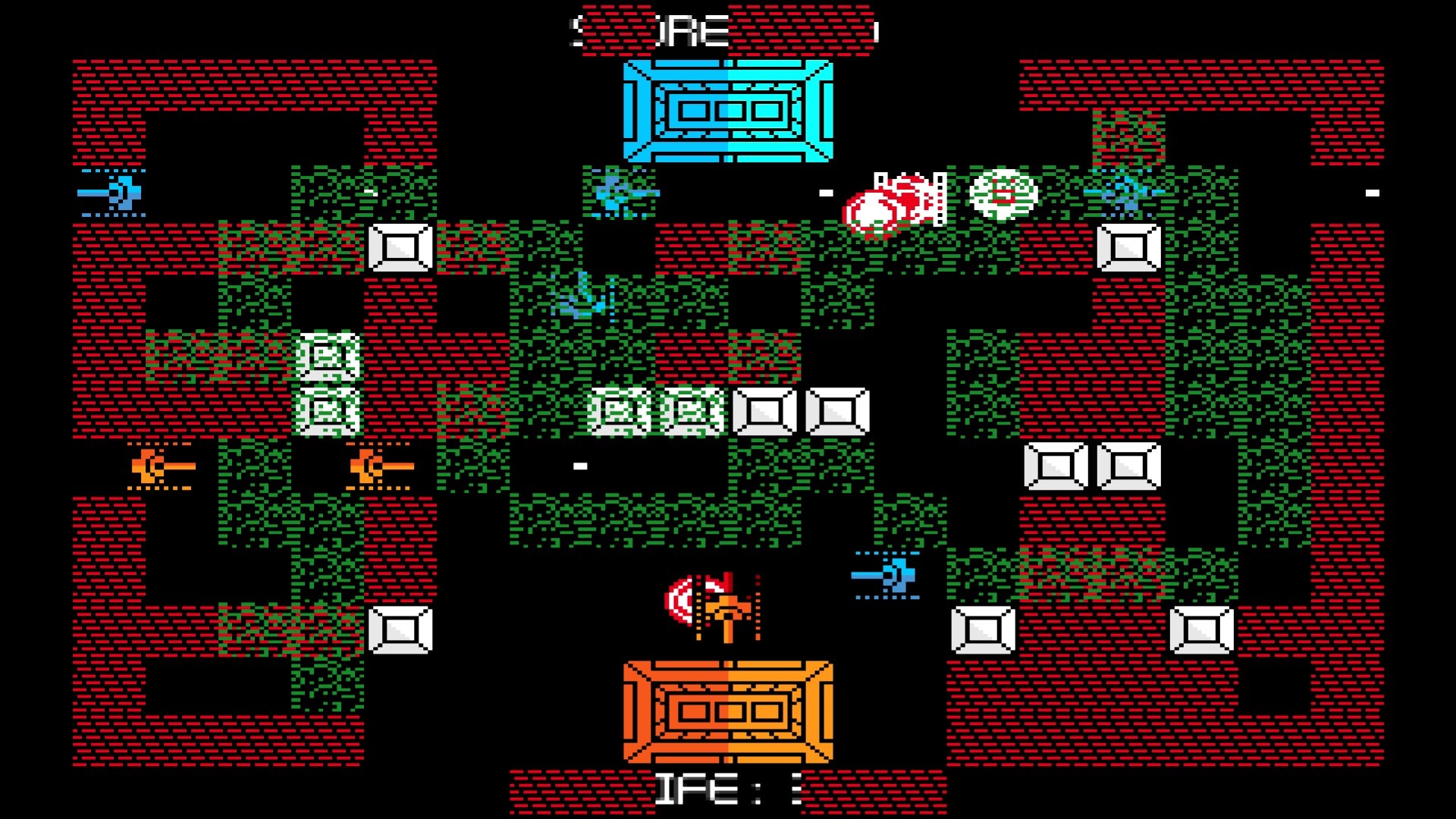Viewport: 1456px width, 819px height.
Task: Click the rightmost steel block in the center row
Action: [x=838, y=413]
